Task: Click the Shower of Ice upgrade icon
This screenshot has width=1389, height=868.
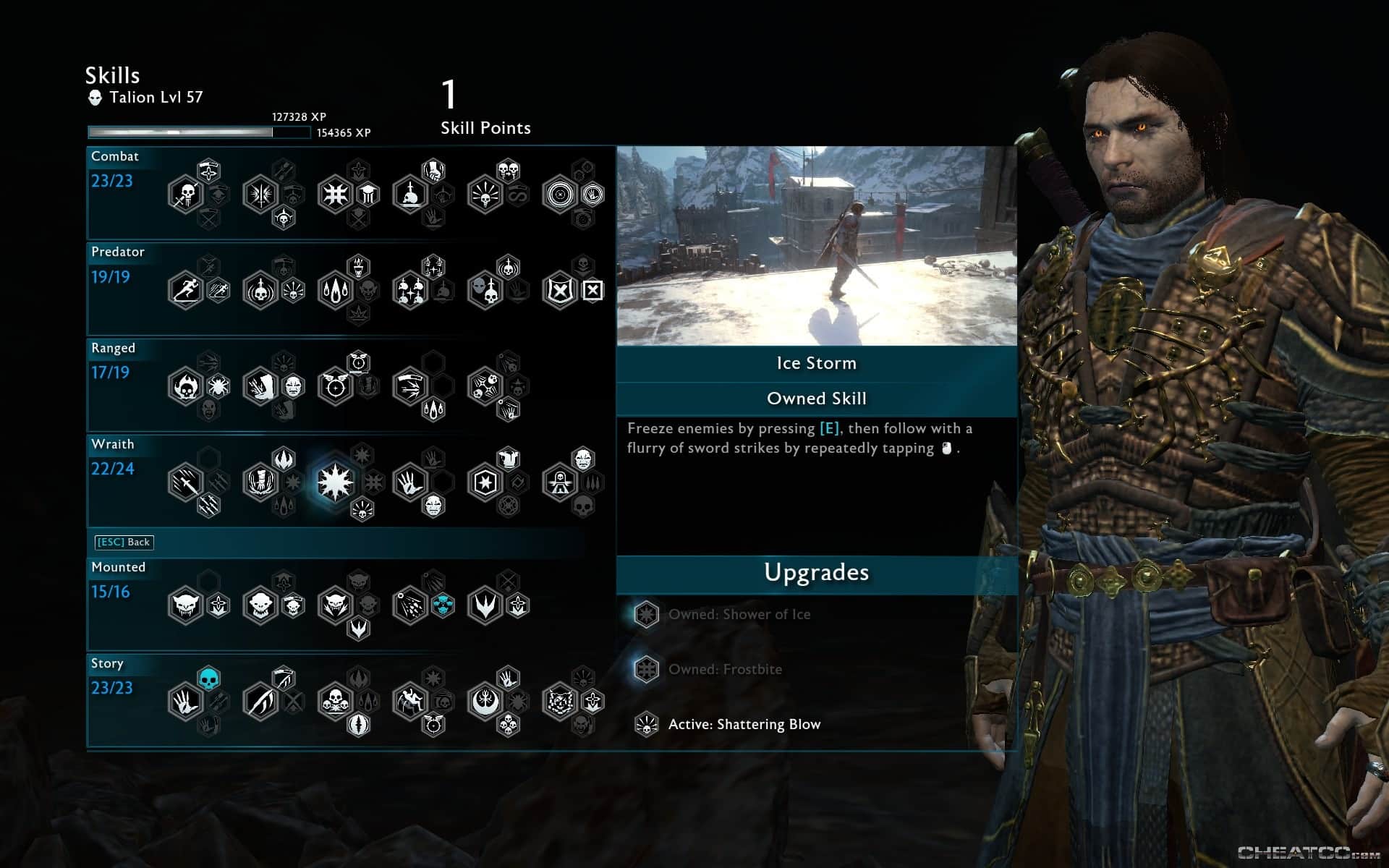Action: [646, 614]
